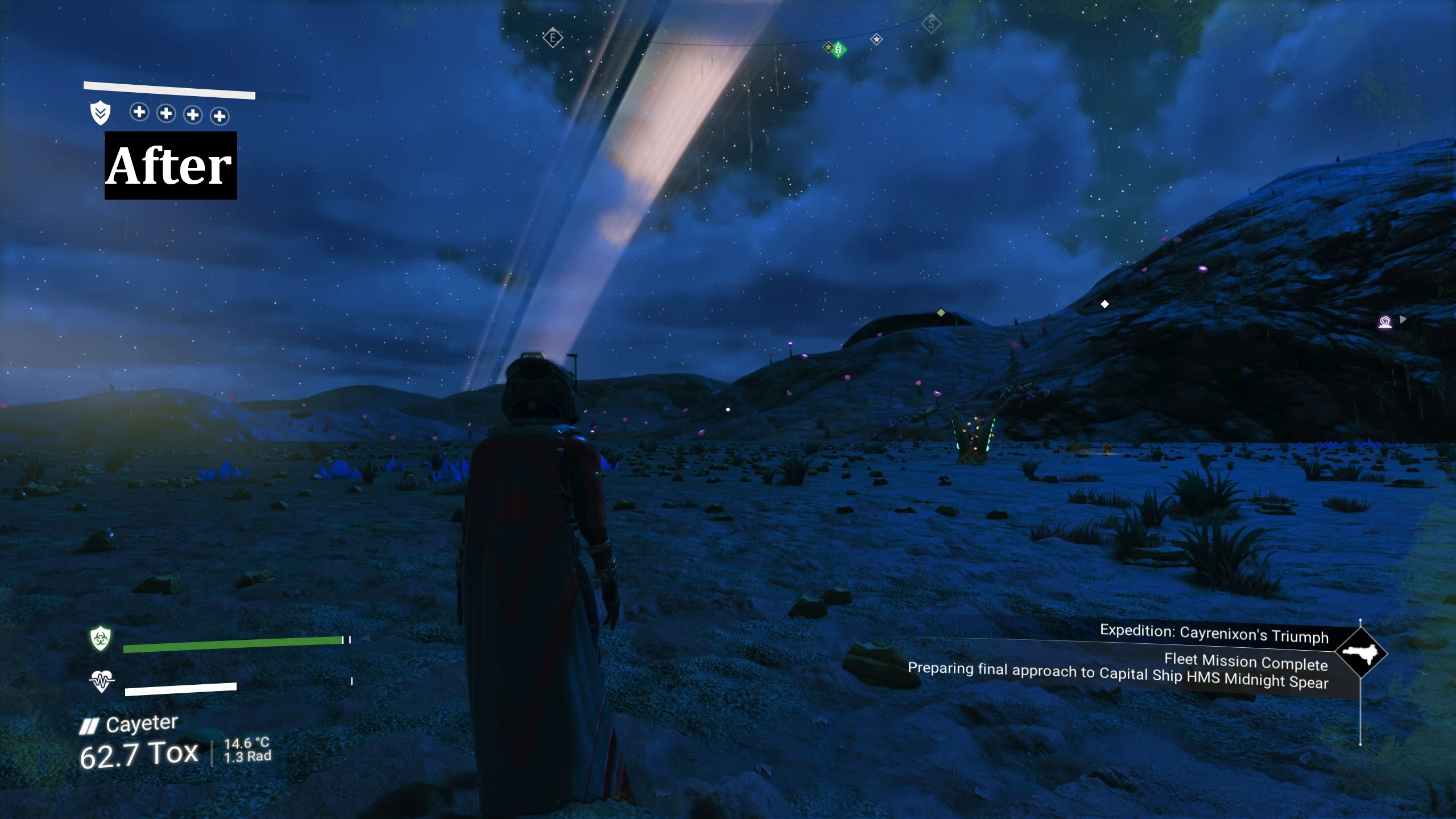The image size is (1456, 819).
Task: Select the white star compass marker
Action: tap(876, 39)
